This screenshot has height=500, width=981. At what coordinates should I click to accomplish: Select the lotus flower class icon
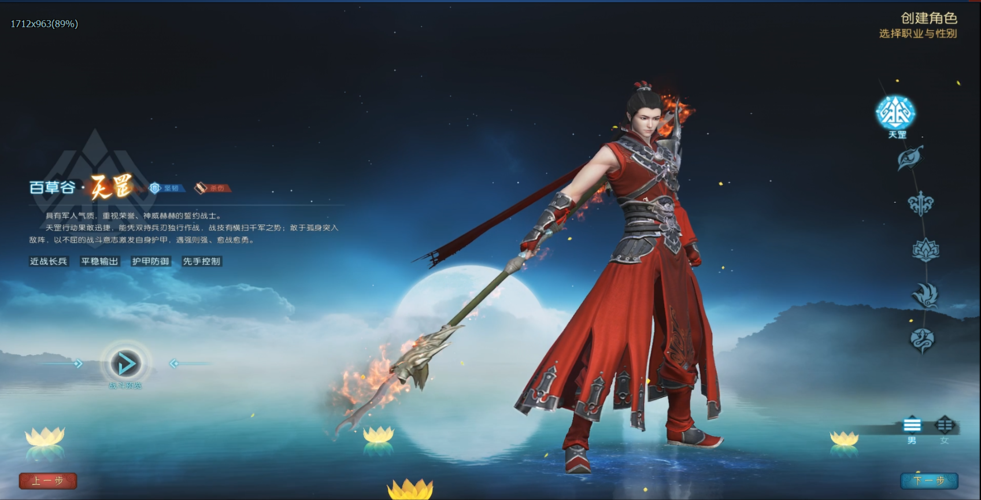click(926, 250)
